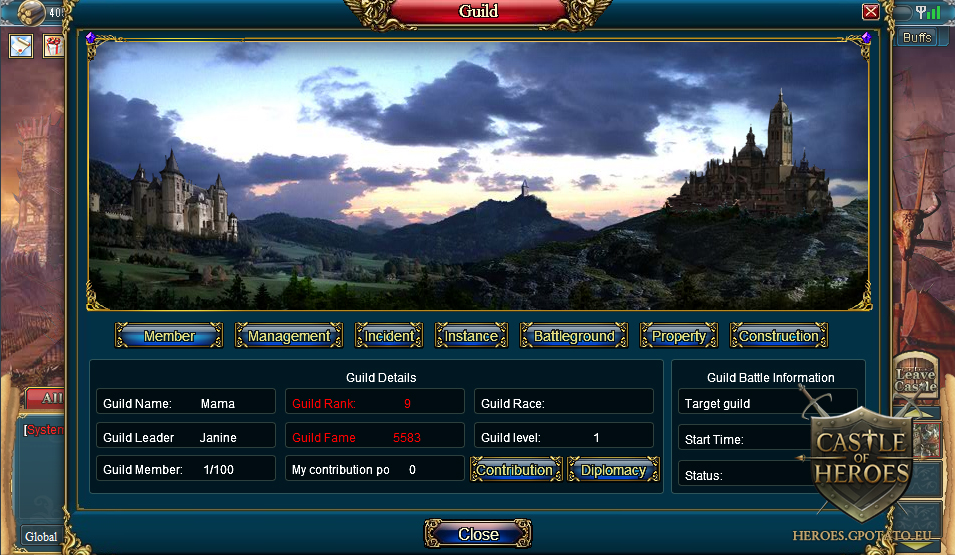
Task: Click the red X on Guild window
Action: pyautogui.click(x=870, y=12)
